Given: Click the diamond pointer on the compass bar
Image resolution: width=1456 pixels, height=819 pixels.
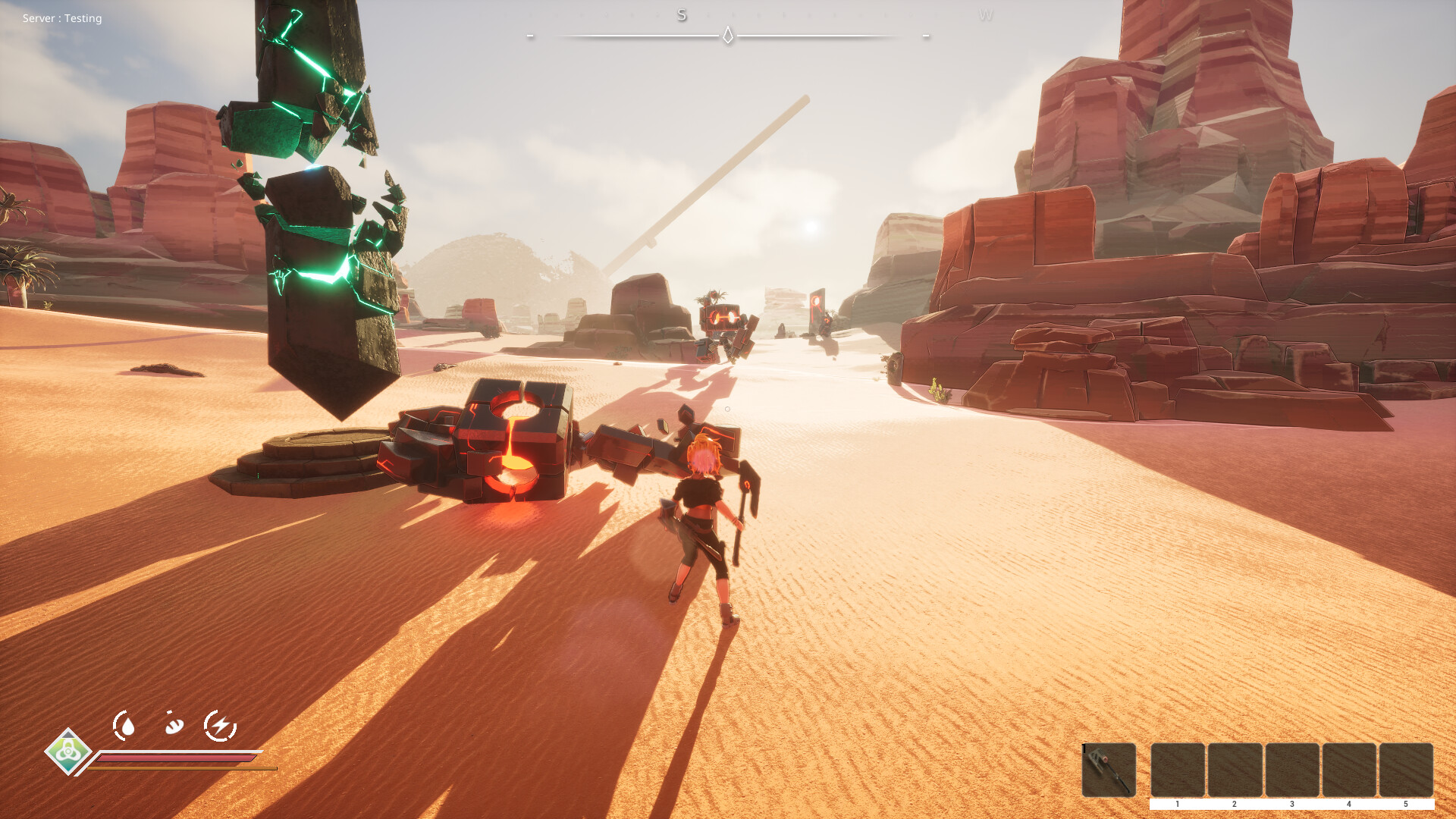Looking at the screenshot, I should 728,34.
